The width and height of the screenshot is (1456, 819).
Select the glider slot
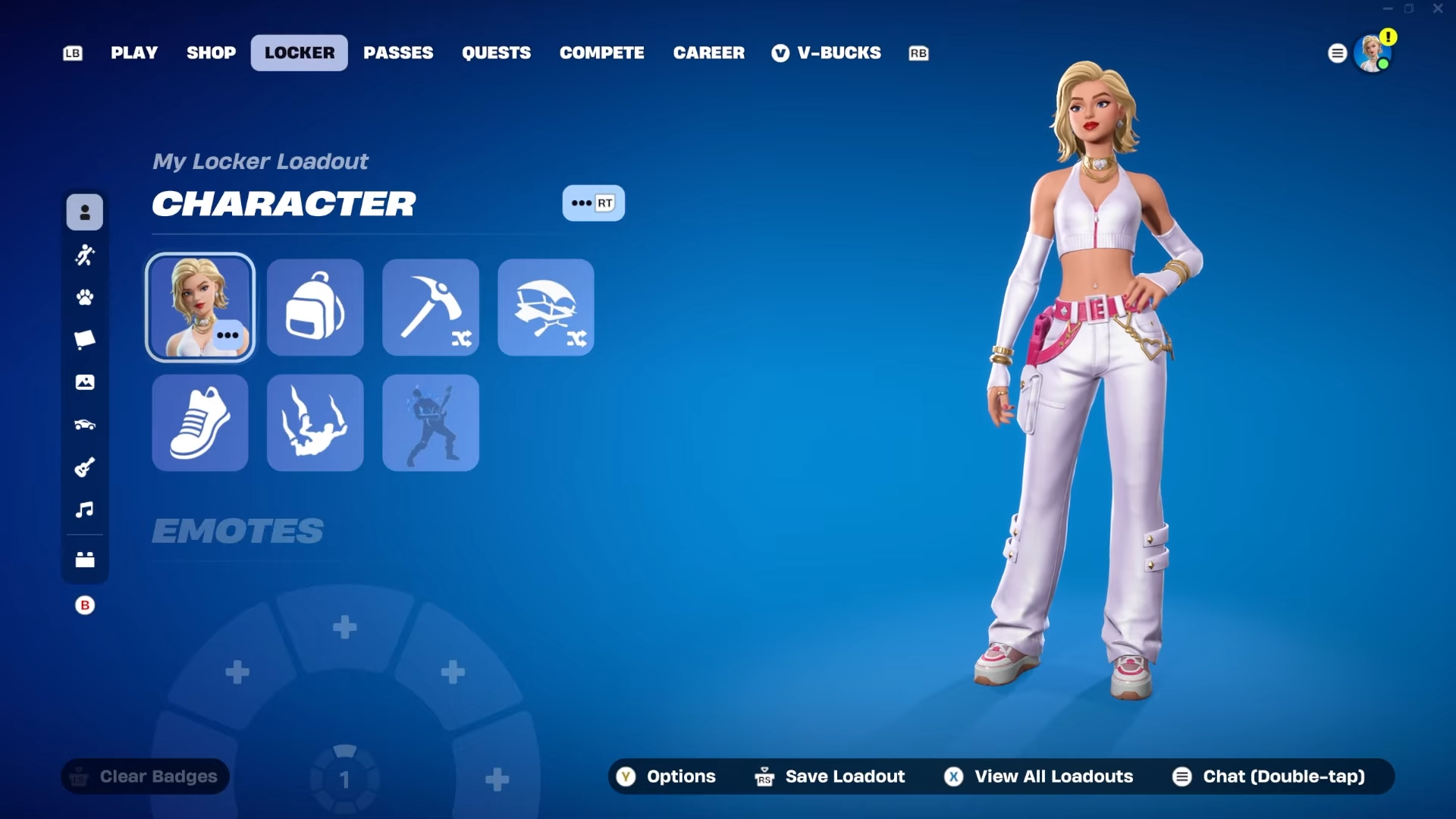[x=546, y=307]
